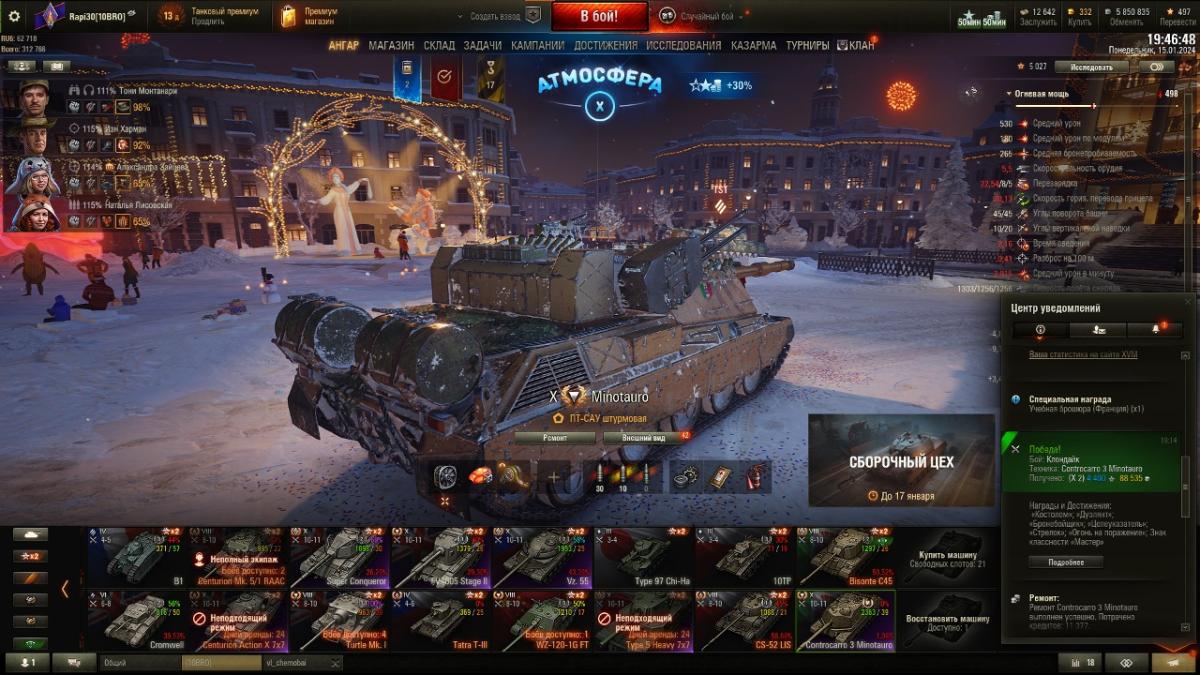The width and height of the screenshot is (1200, 675).
Task: Open the СБОРОЧНЫЙ ЦЕХ event banner
Action: [901, 460]
